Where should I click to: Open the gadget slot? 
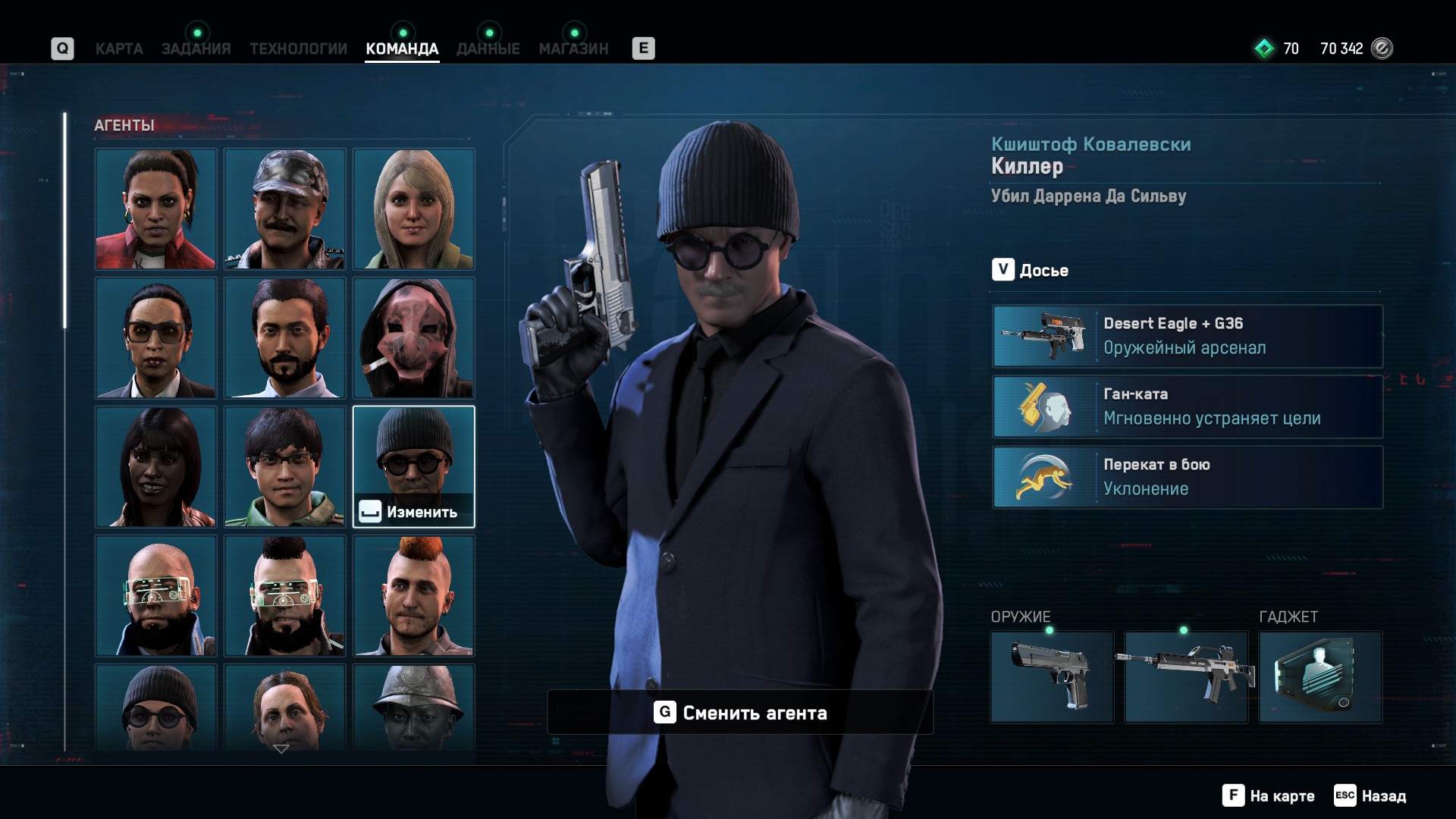[1320, 676]
